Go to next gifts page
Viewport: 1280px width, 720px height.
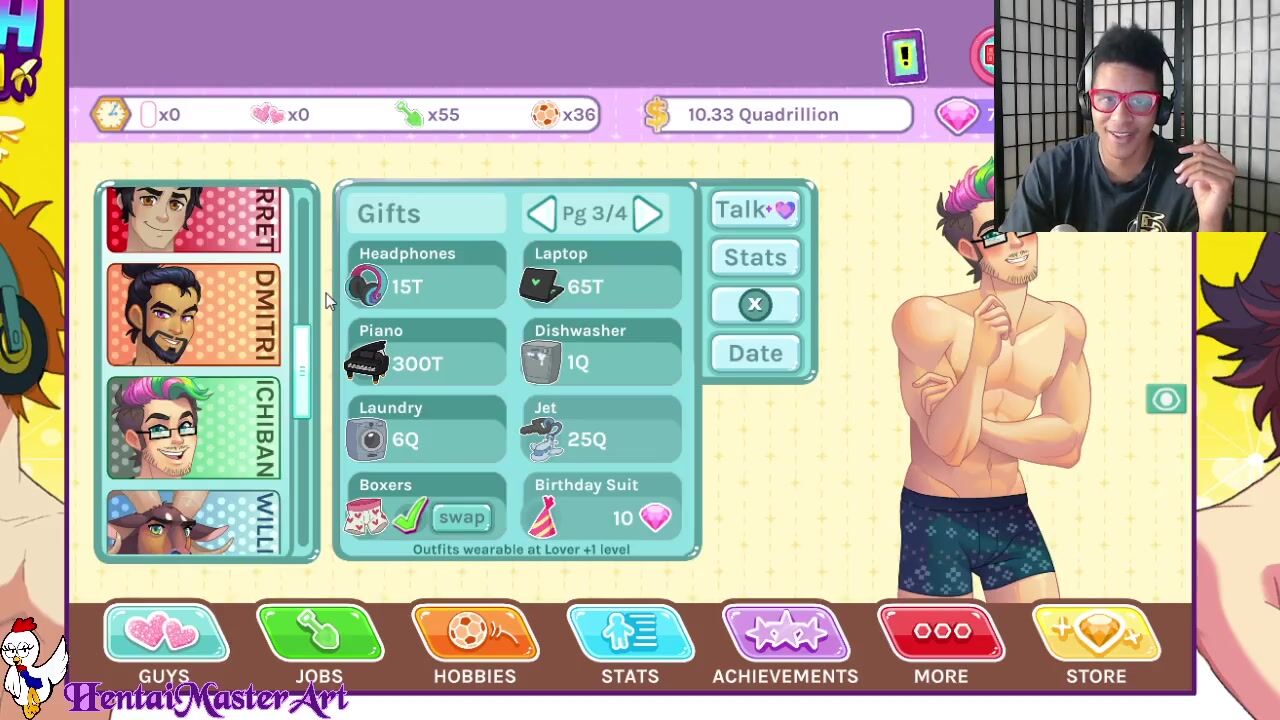click(647, 213)
